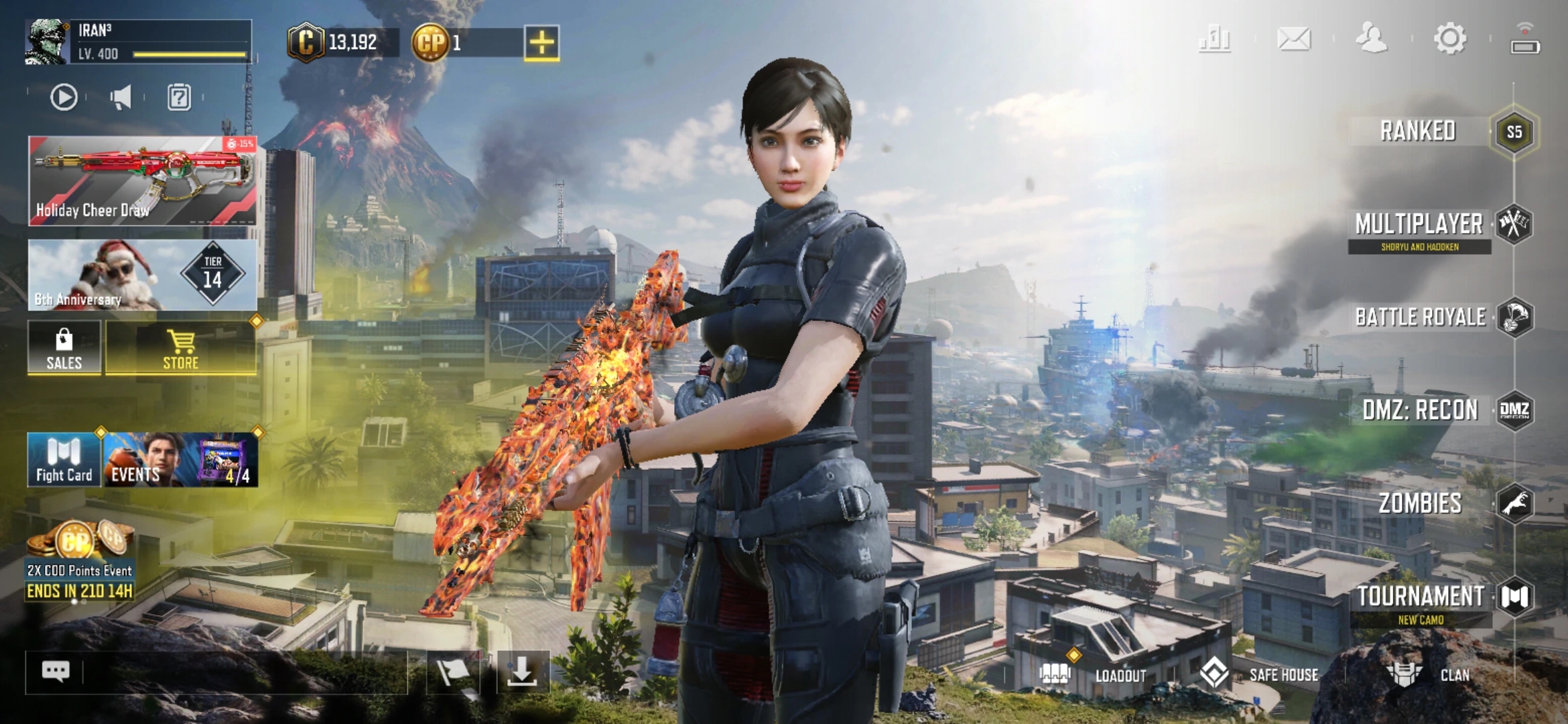The image size is (1568, 724).
Task: Open the friends list icon
Action: tap(1372, 39)
